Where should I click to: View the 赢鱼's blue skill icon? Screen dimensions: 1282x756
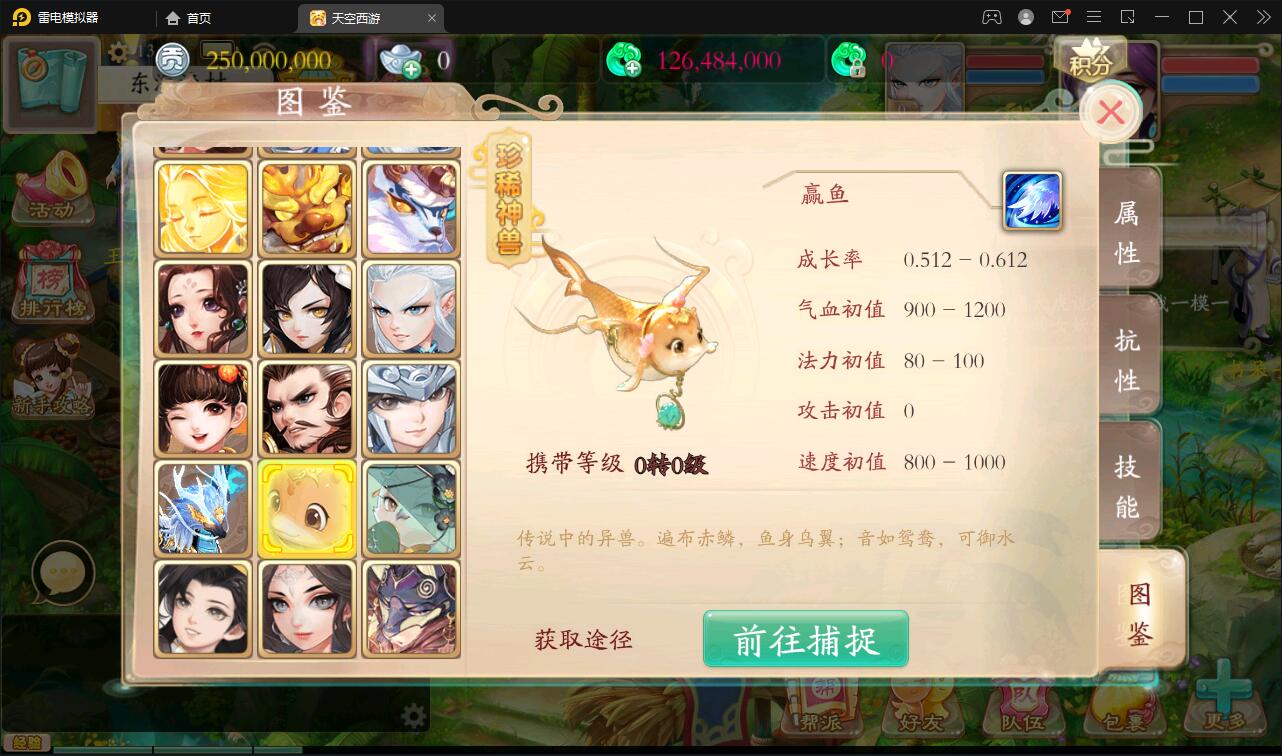point(1032,201)
